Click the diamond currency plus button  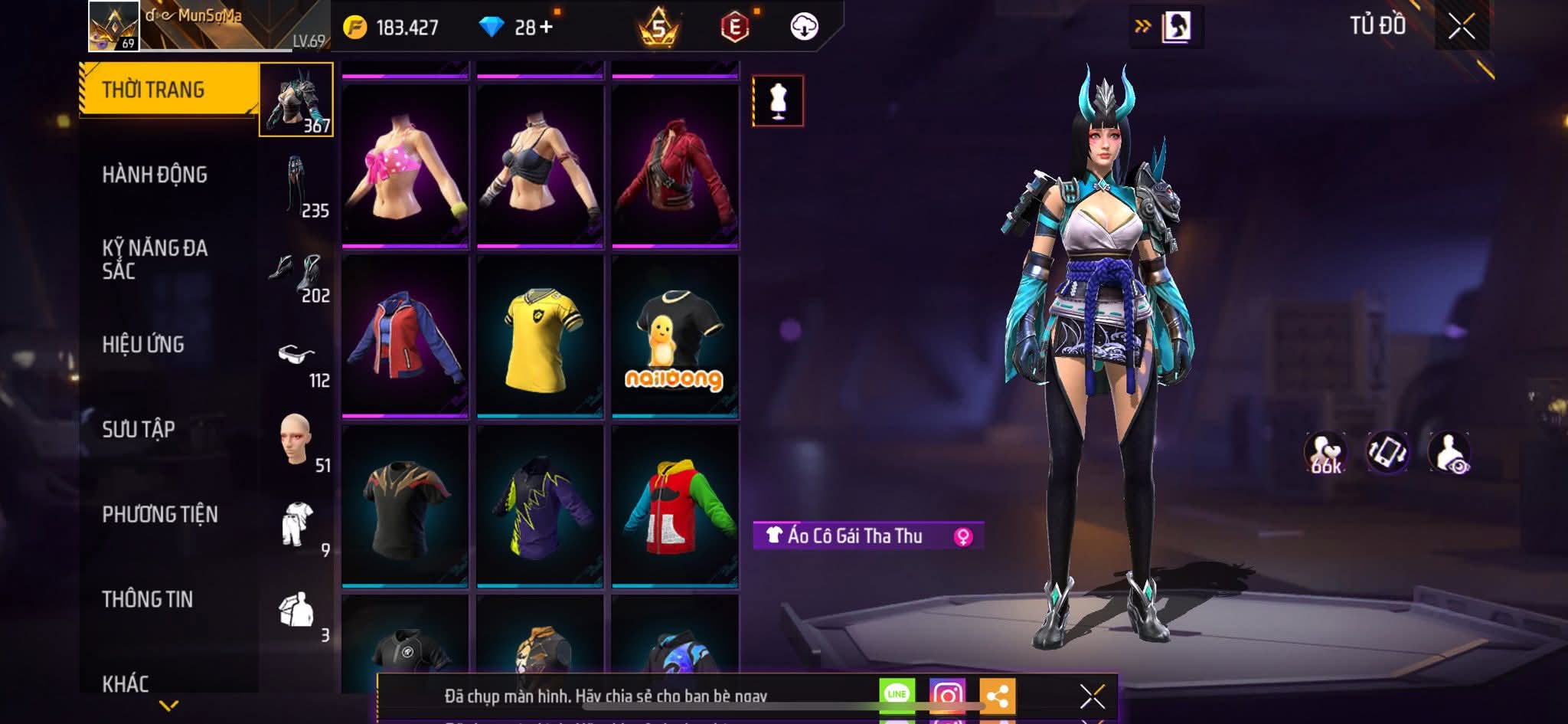[546, 28]
